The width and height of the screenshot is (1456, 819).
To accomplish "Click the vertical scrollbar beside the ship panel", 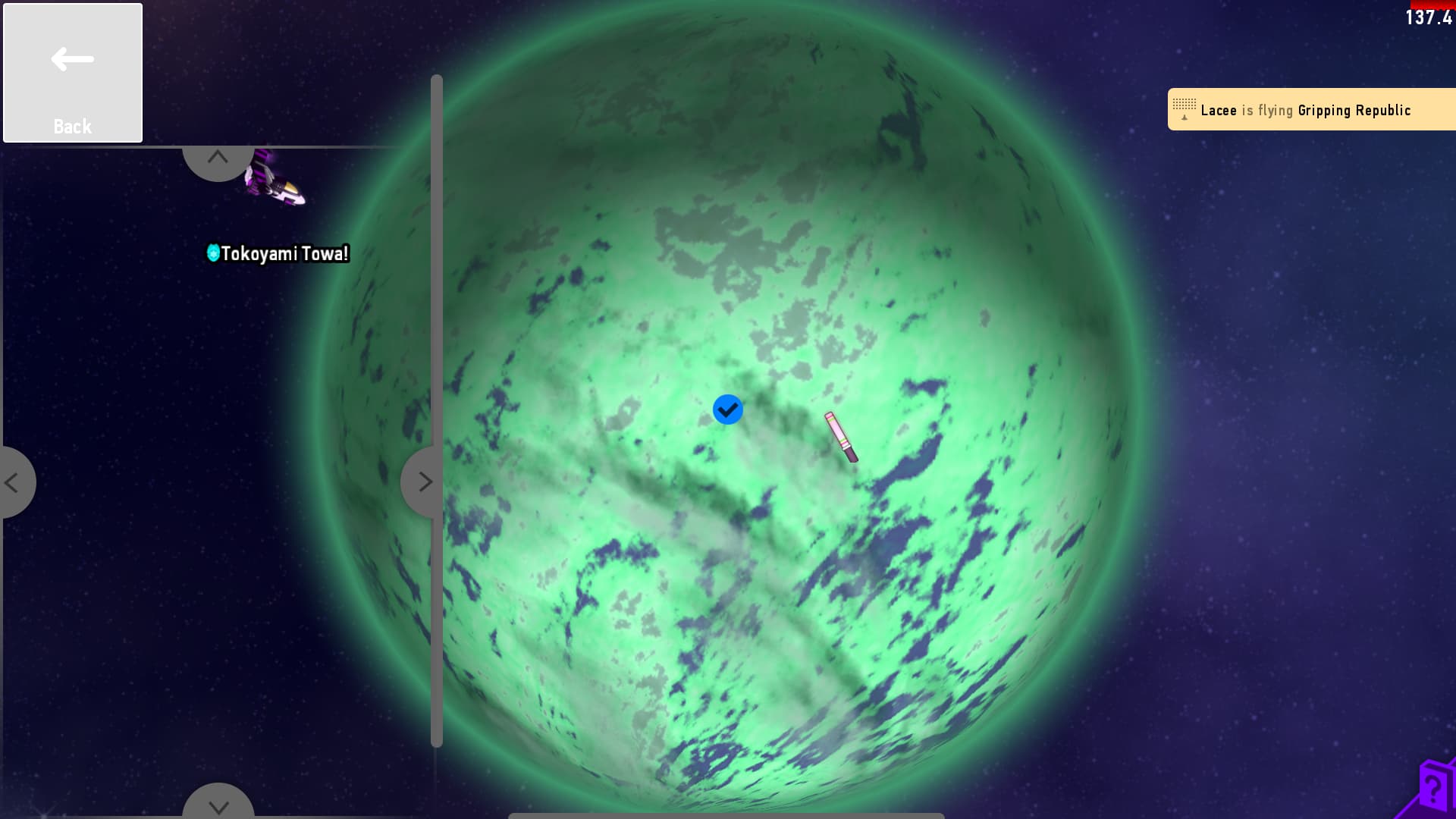I will pyautogui.click(x=436, y=409).
